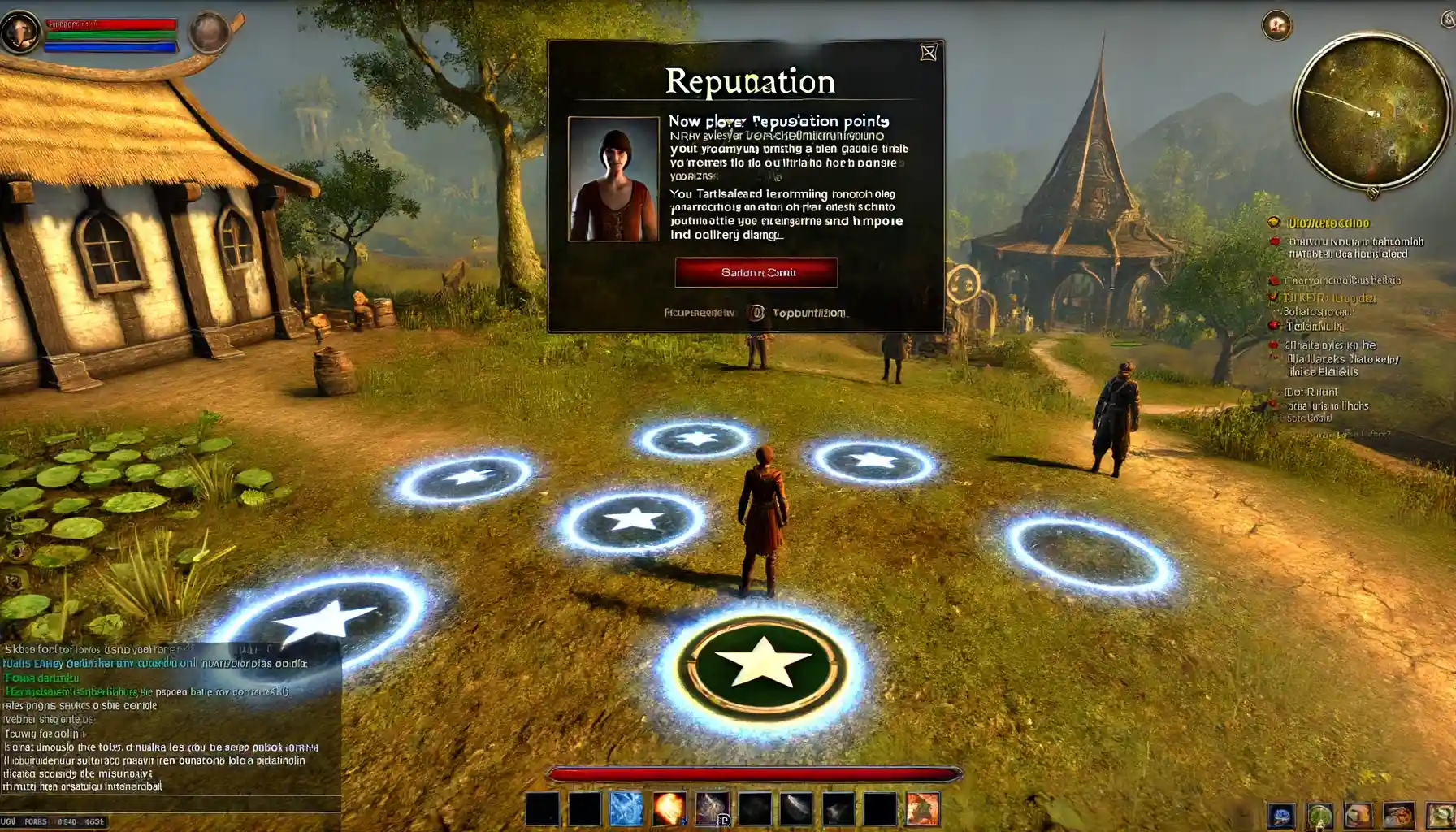The height and width of the screenshot is (832, 1456).
Task: Click the round icon left of the minimap
Action: pyautogui.click(x=1276, y=26)
